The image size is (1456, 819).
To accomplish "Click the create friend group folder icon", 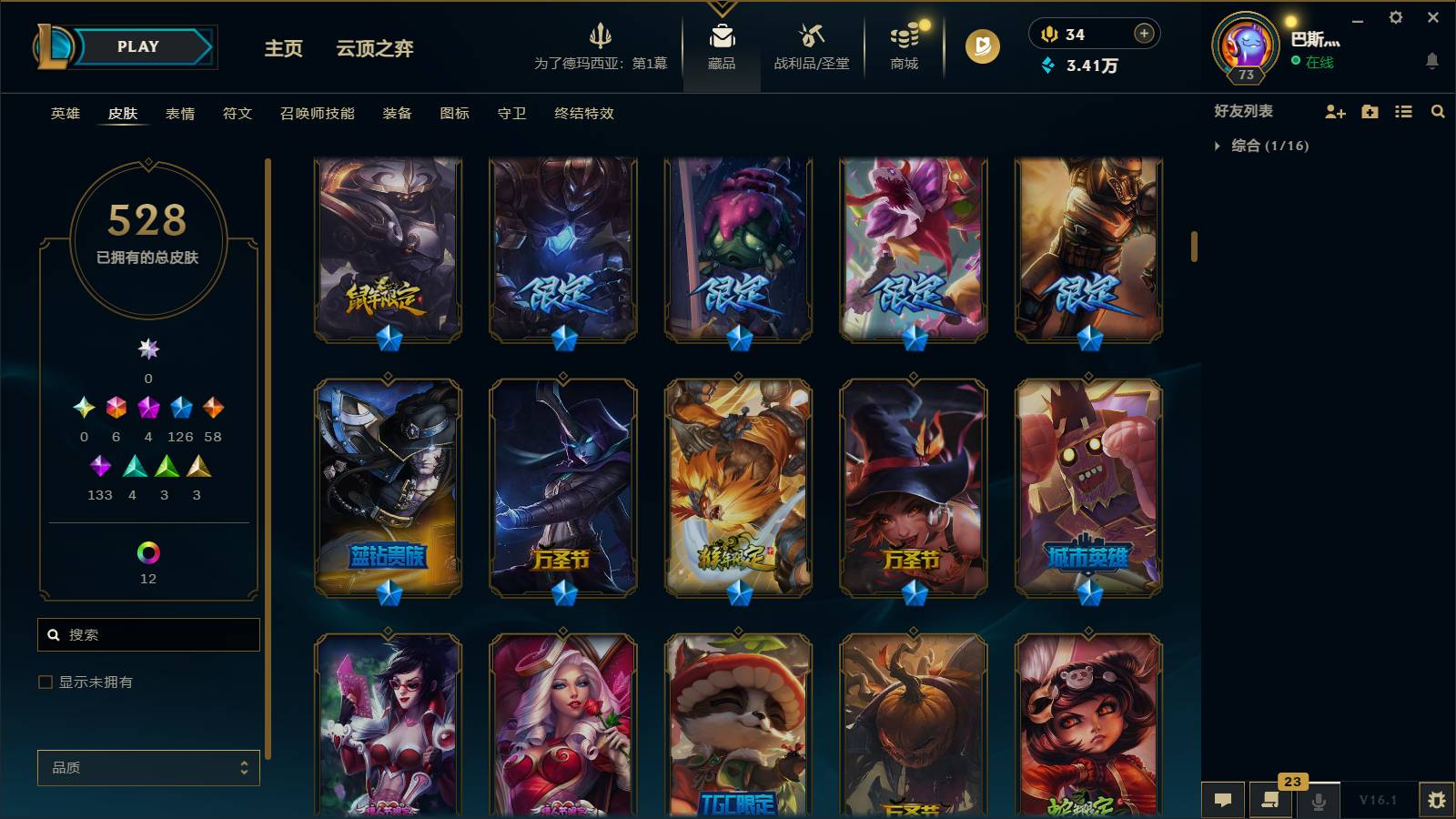I will (x=1369, y=112).
